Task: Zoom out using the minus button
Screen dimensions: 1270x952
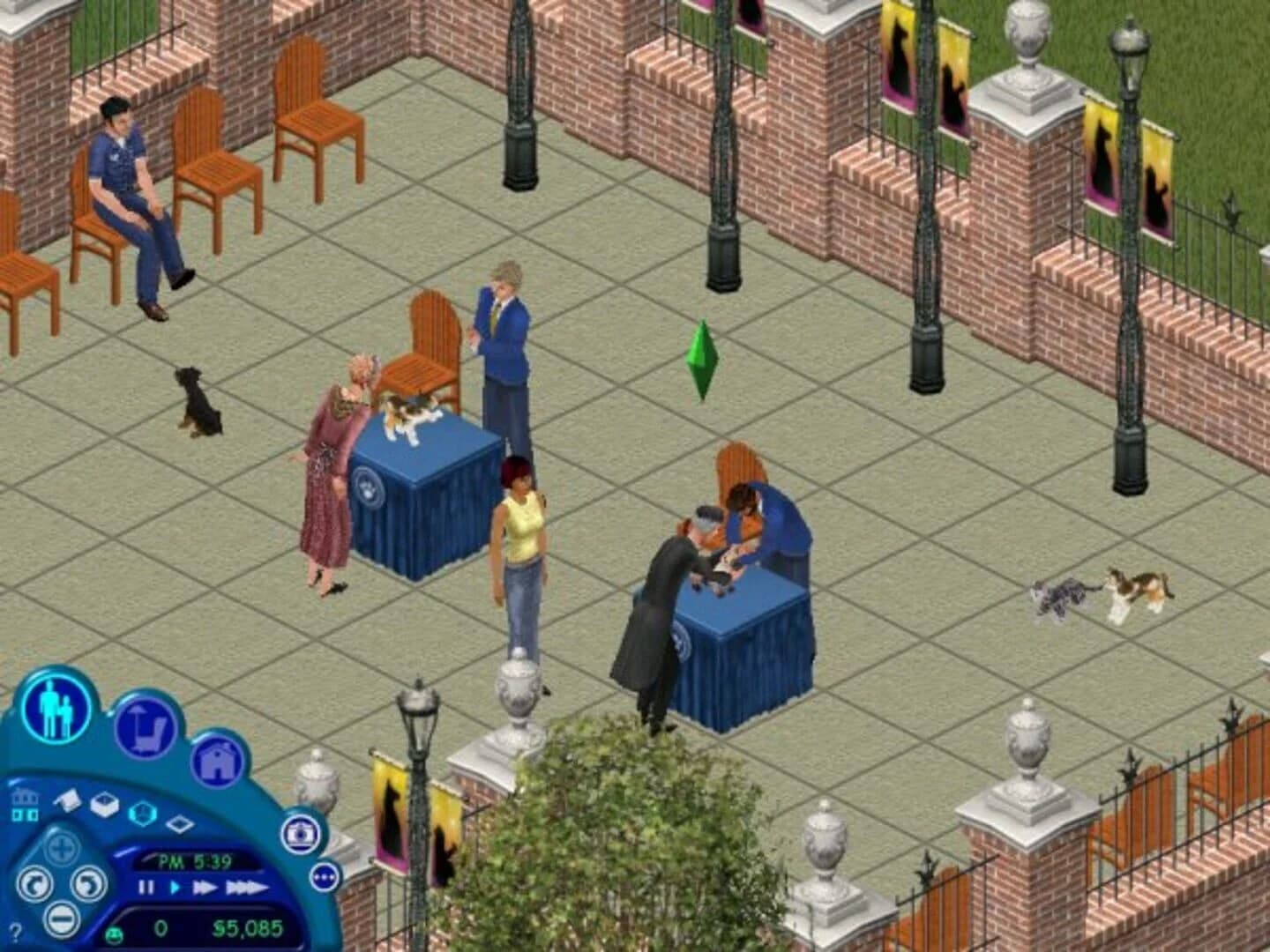Action: coord(61,918)
